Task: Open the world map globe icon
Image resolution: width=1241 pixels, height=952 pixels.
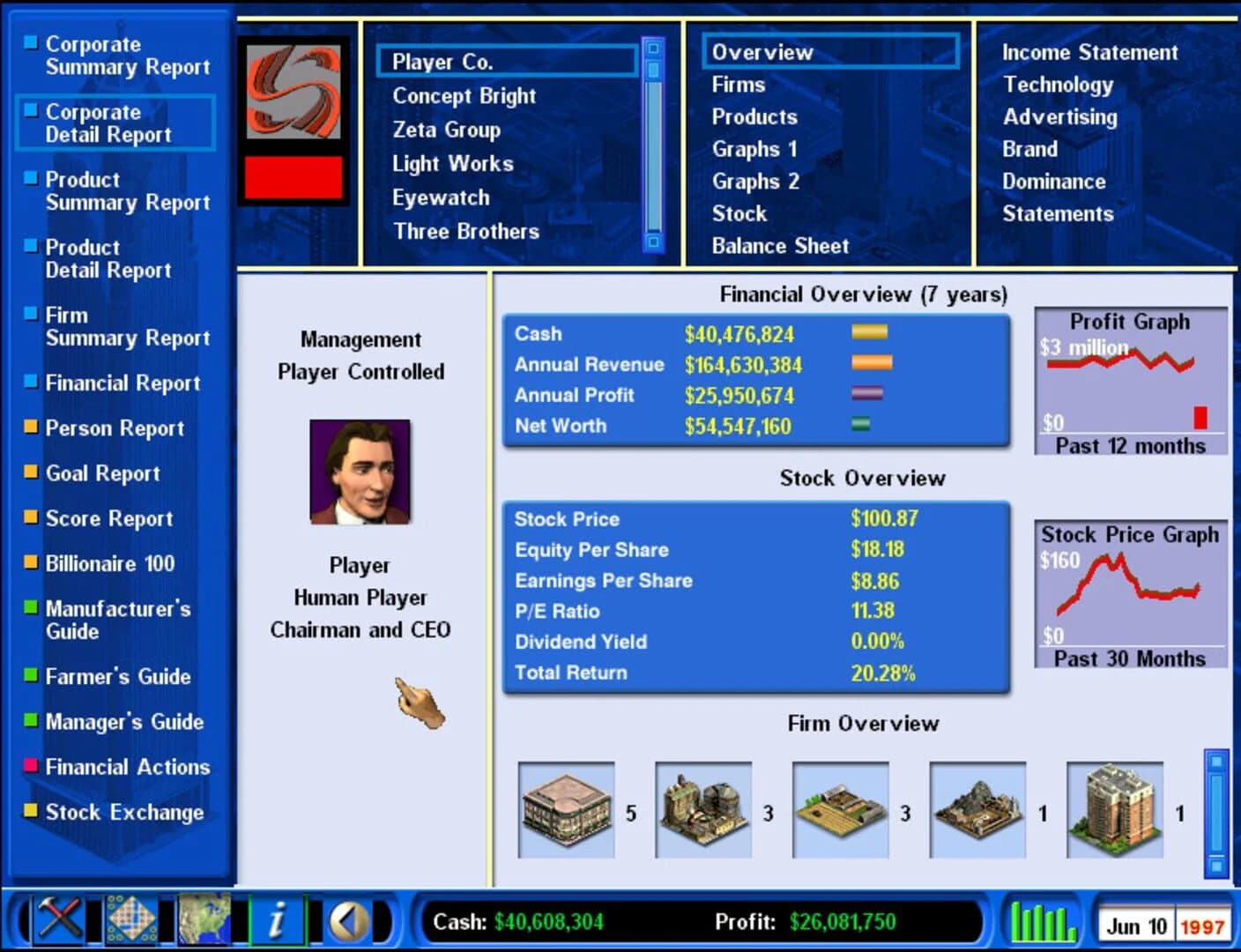Action: click(204, 920)
